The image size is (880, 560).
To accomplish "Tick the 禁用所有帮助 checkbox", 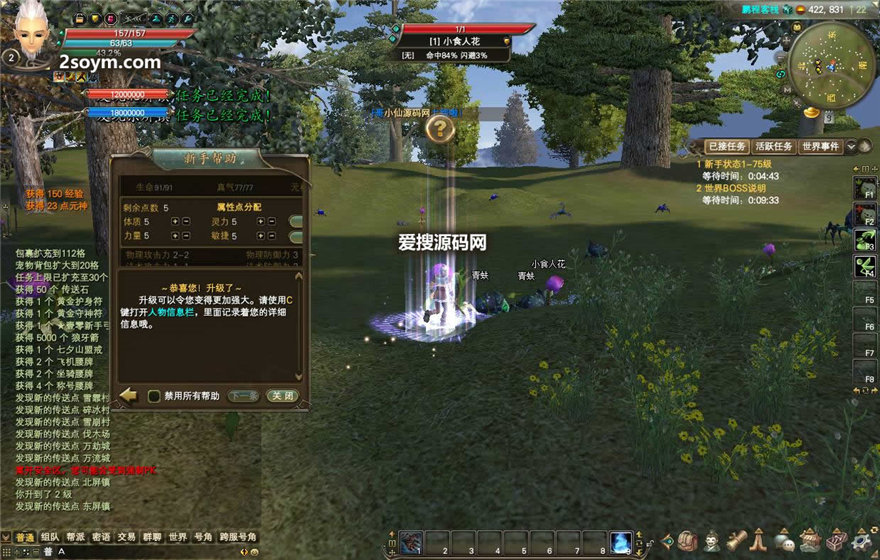I will 155,396.
